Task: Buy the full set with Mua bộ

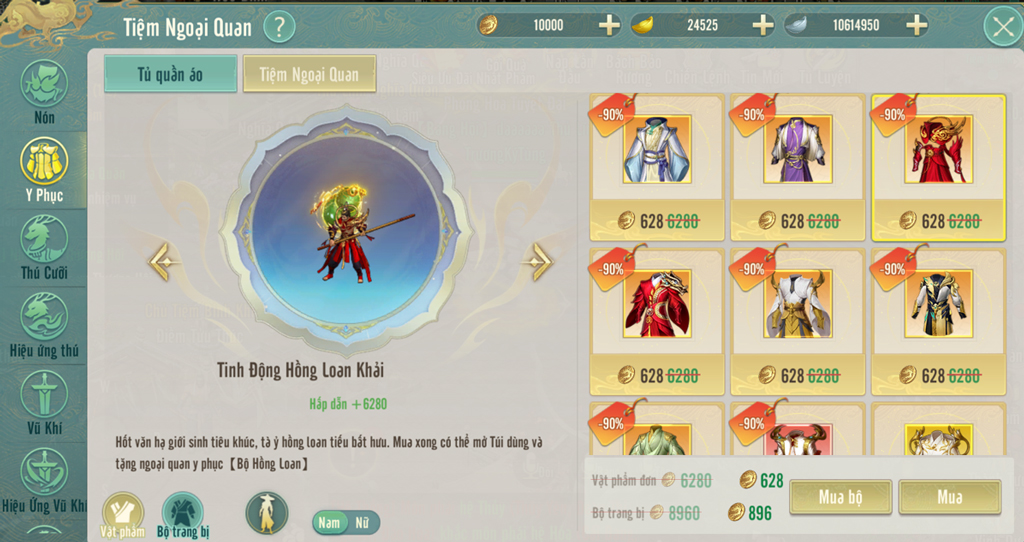Action: point(840,497)
